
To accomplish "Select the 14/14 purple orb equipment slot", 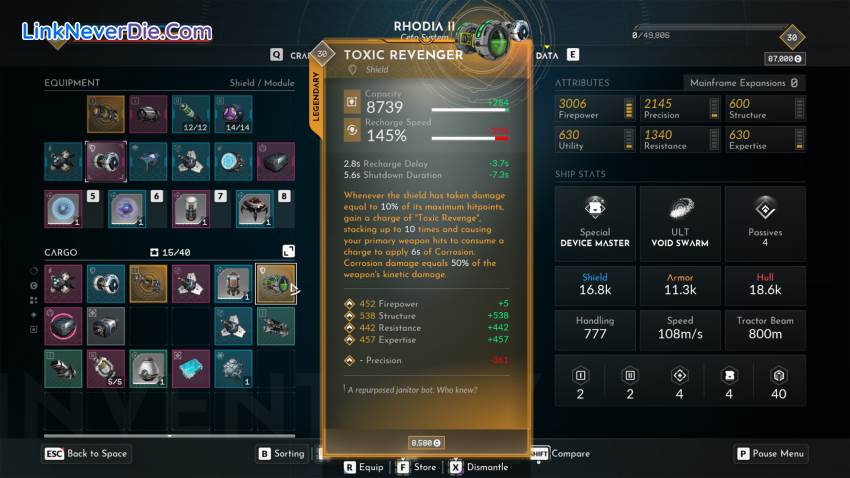I will pyautogui.click(x=233, y=115).
